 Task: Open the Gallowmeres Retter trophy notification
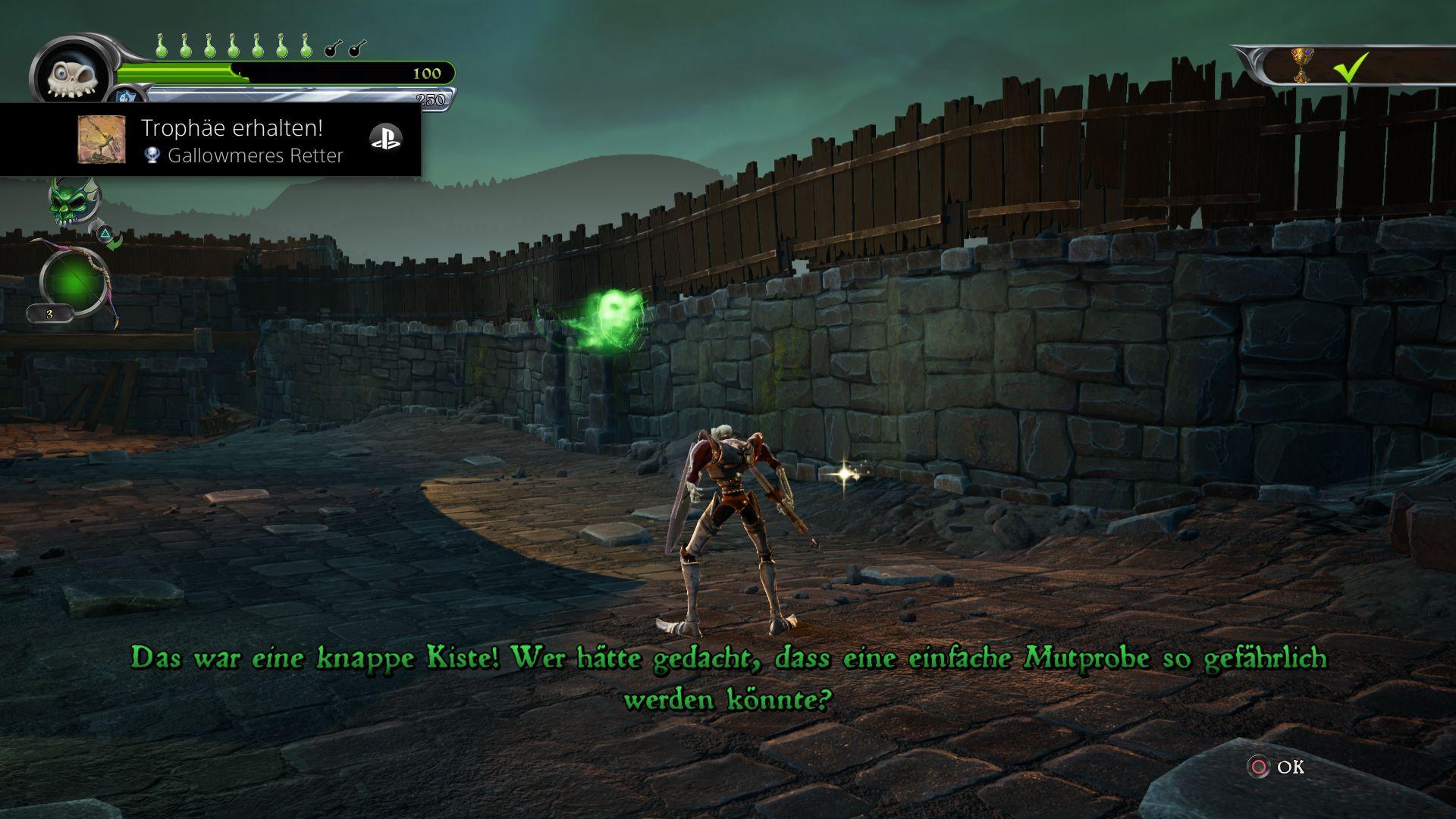(x=243, y=141)
